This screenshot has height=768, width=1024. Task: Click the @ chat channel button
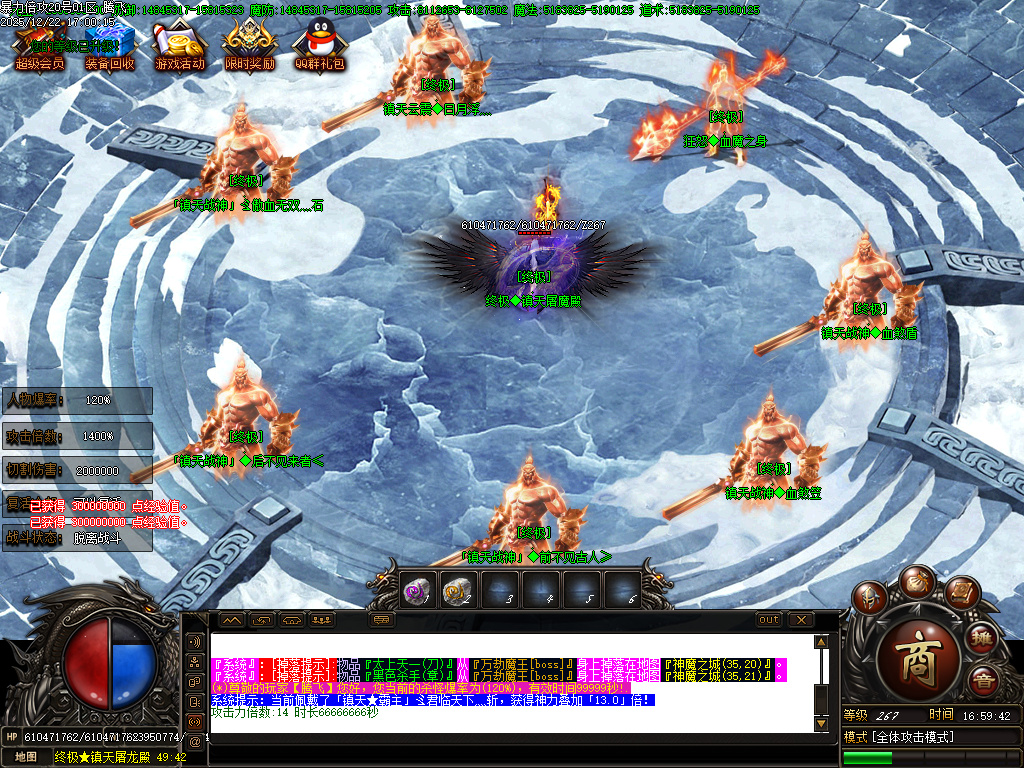click(x=194, y=741)
